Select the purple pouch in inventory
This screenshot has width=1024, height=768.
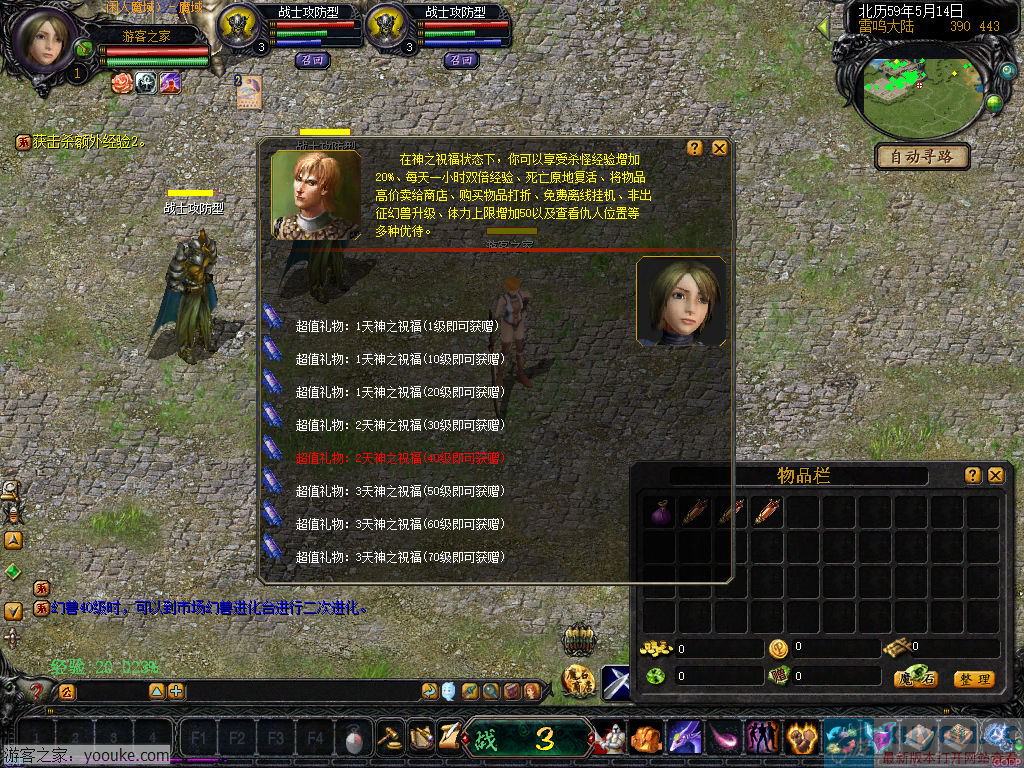pos(659,513)
